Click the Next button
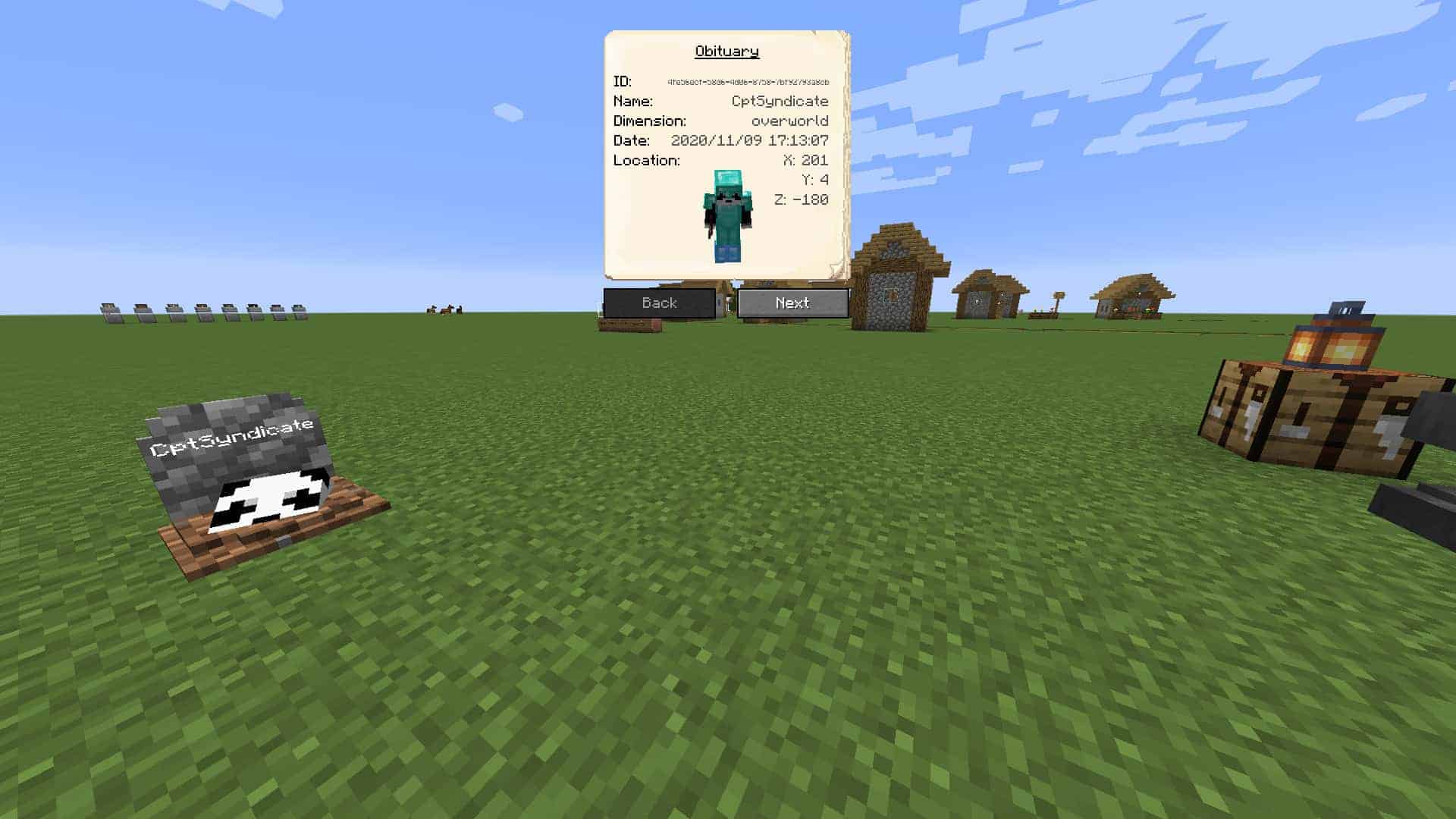This screenshot has height=819, width=1456. coord(793,303)
